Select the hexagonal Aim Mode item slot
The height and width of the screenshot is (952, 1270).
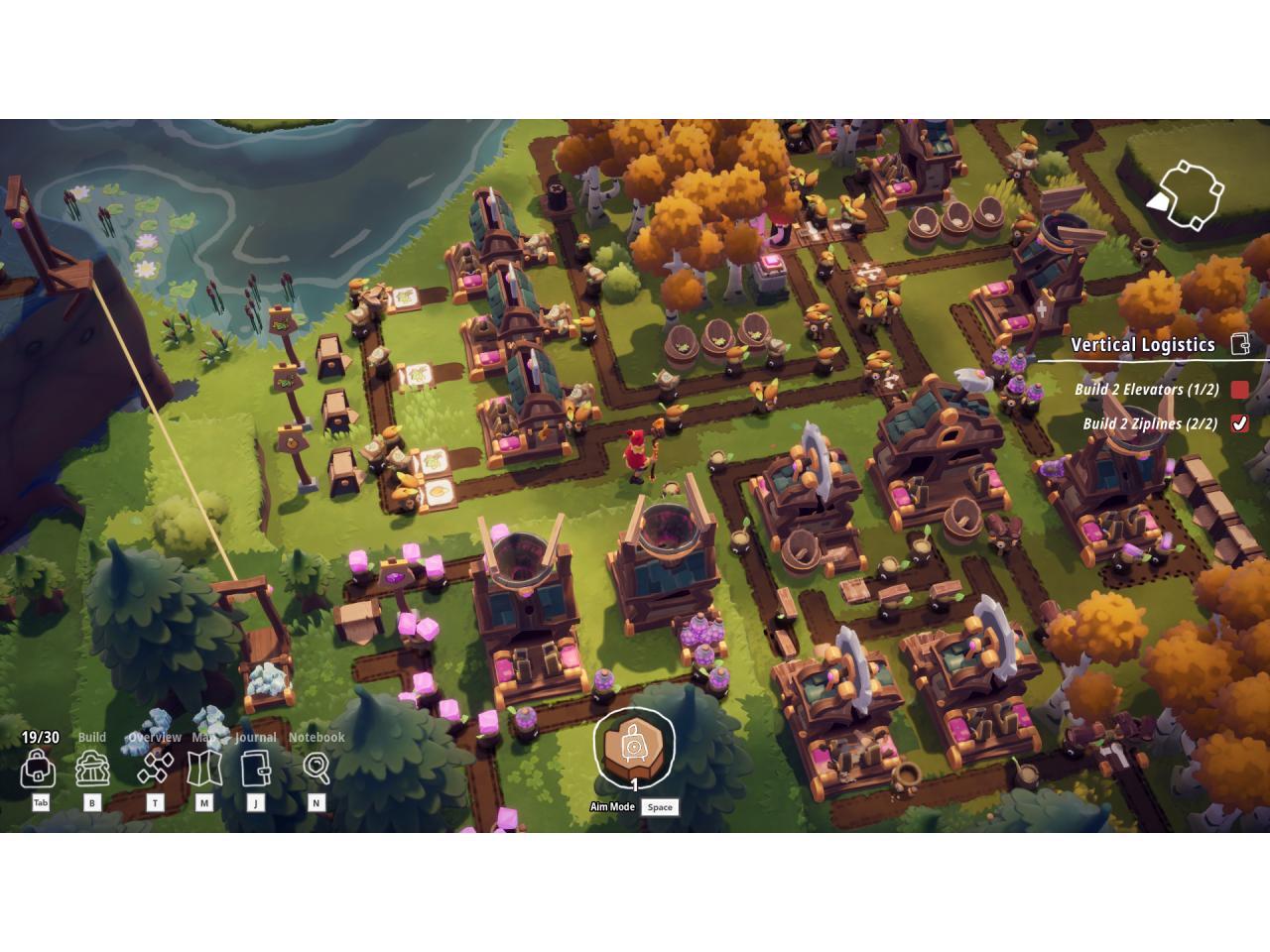pyautogui.click(x=634, y=746)
